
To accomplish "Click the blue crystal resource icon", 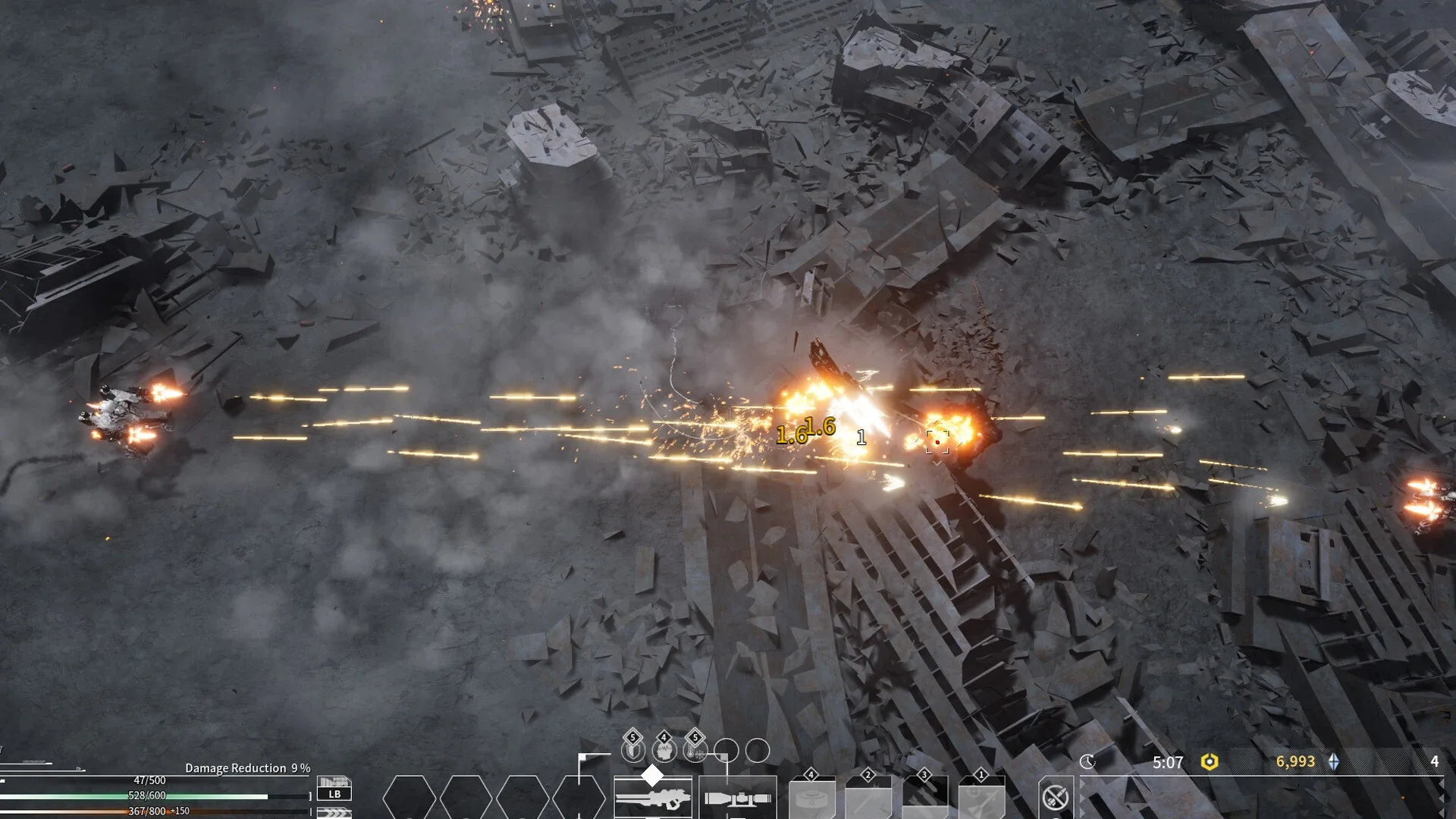I will point(1334,761).
